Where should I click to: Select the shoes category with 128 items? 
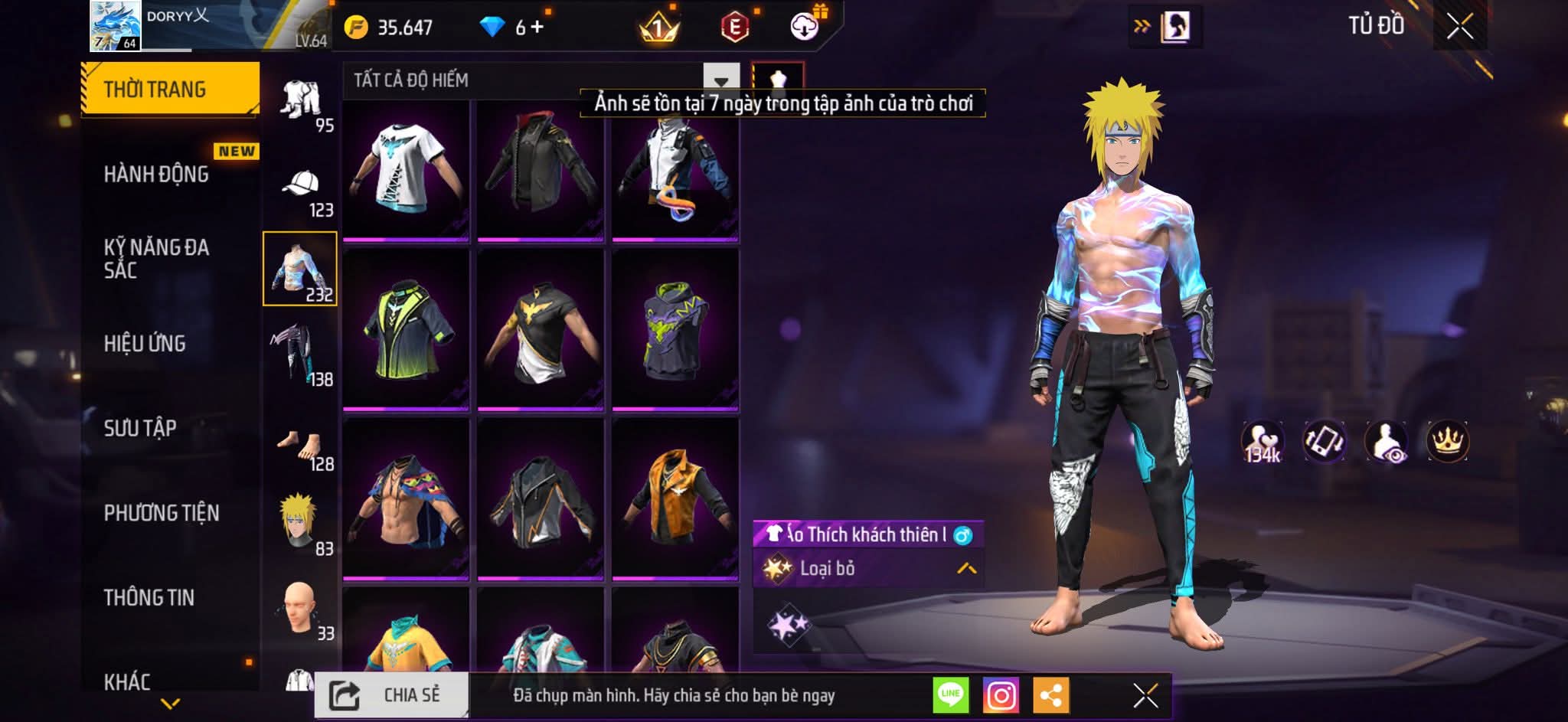pos(301,448)
